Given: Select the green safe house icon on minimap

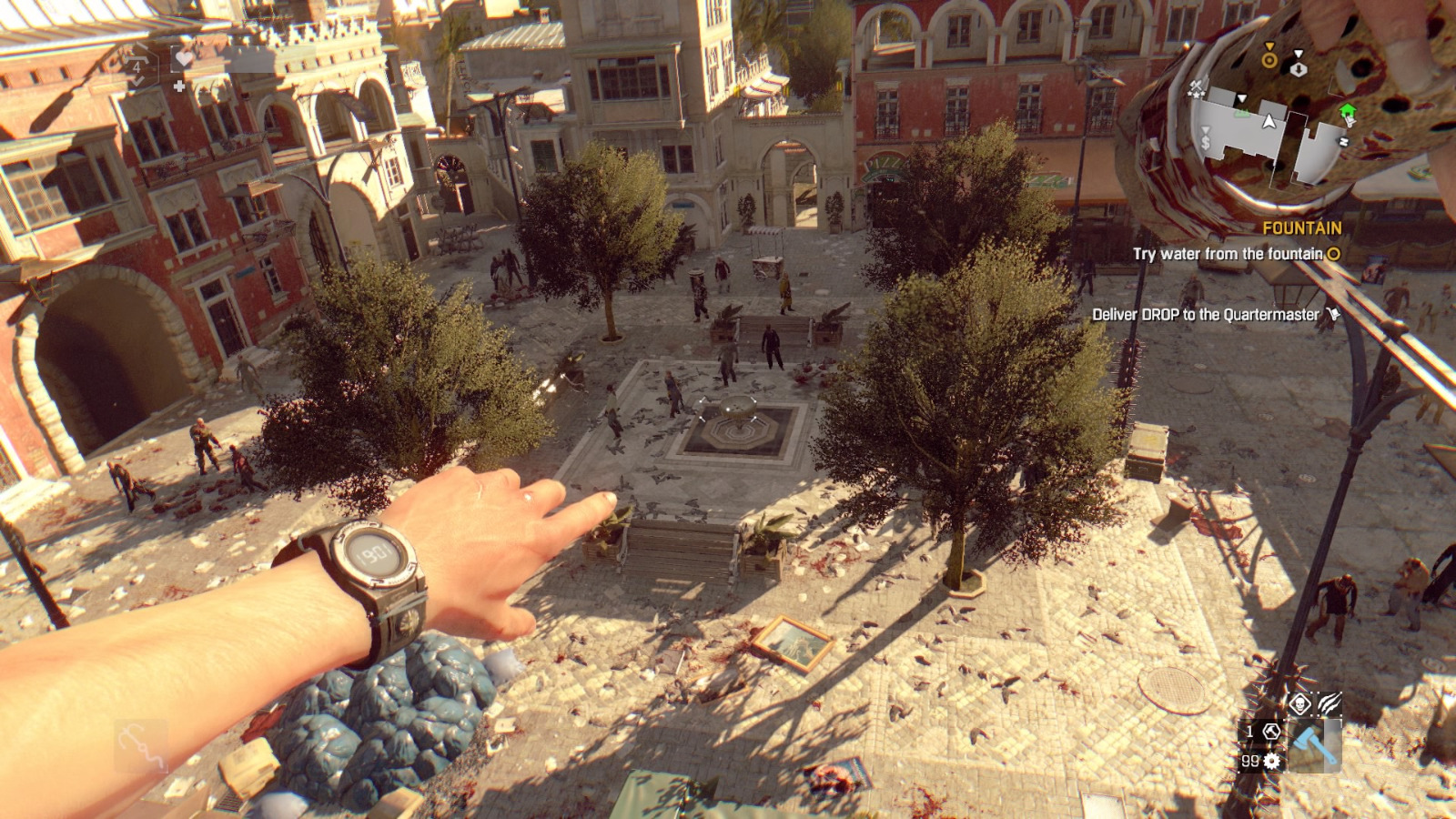Looking at the screenshot, I should coord(1348,109).
